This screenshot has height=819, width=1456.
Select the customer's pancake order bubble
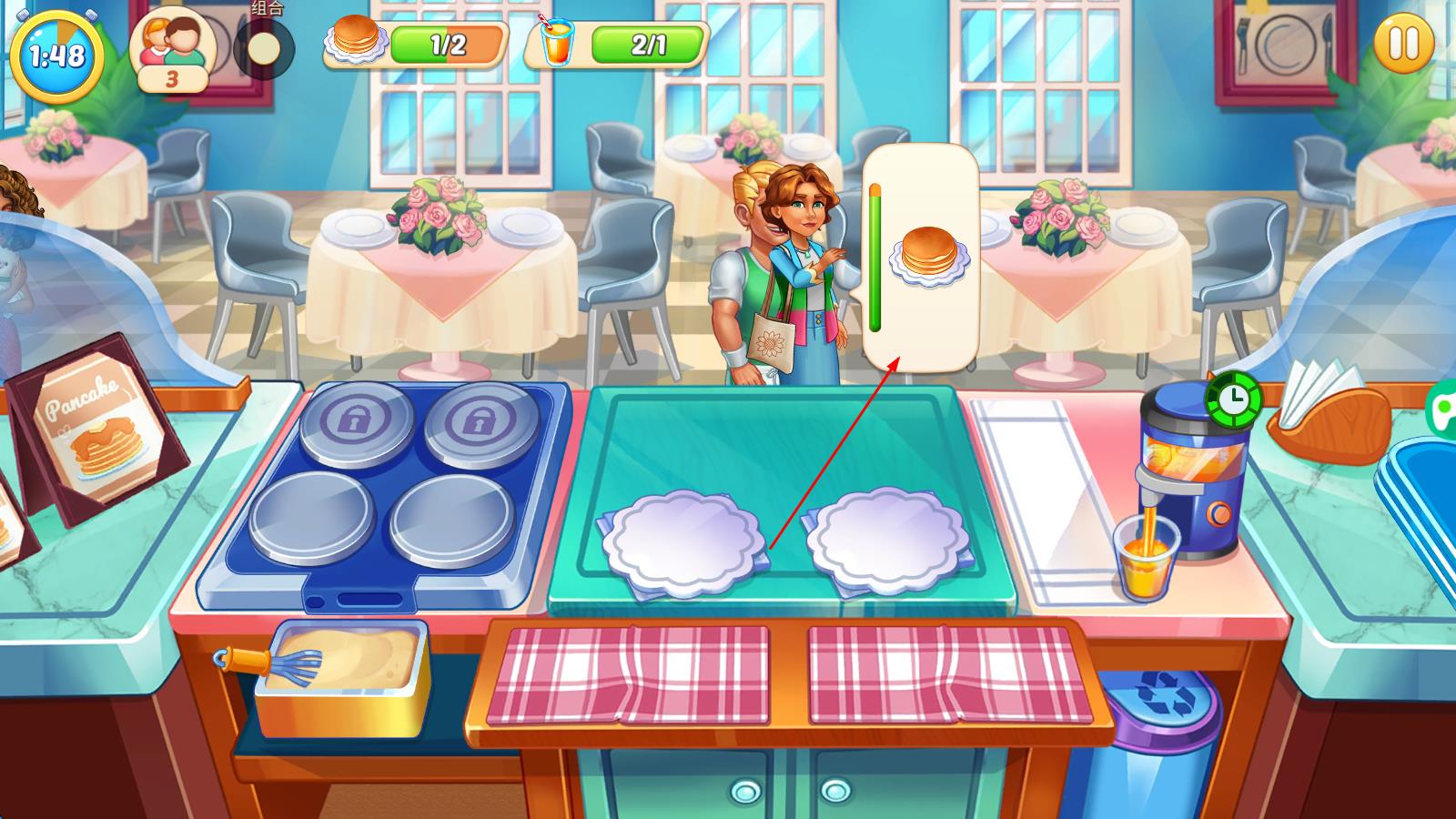pyautogui.click(x=921, y=257)
